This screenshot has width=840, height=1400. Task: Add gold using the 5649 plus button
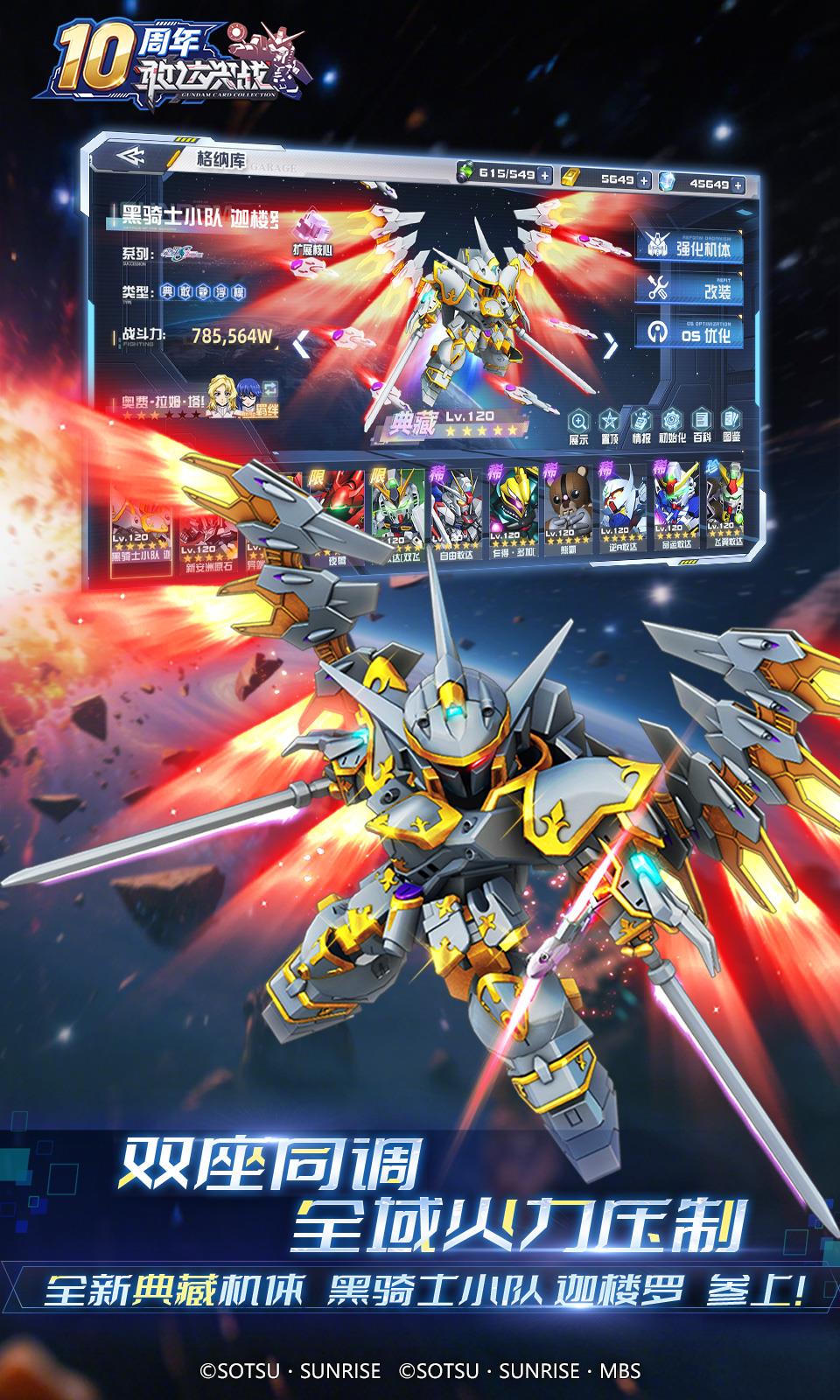click(x=644, y=180)
